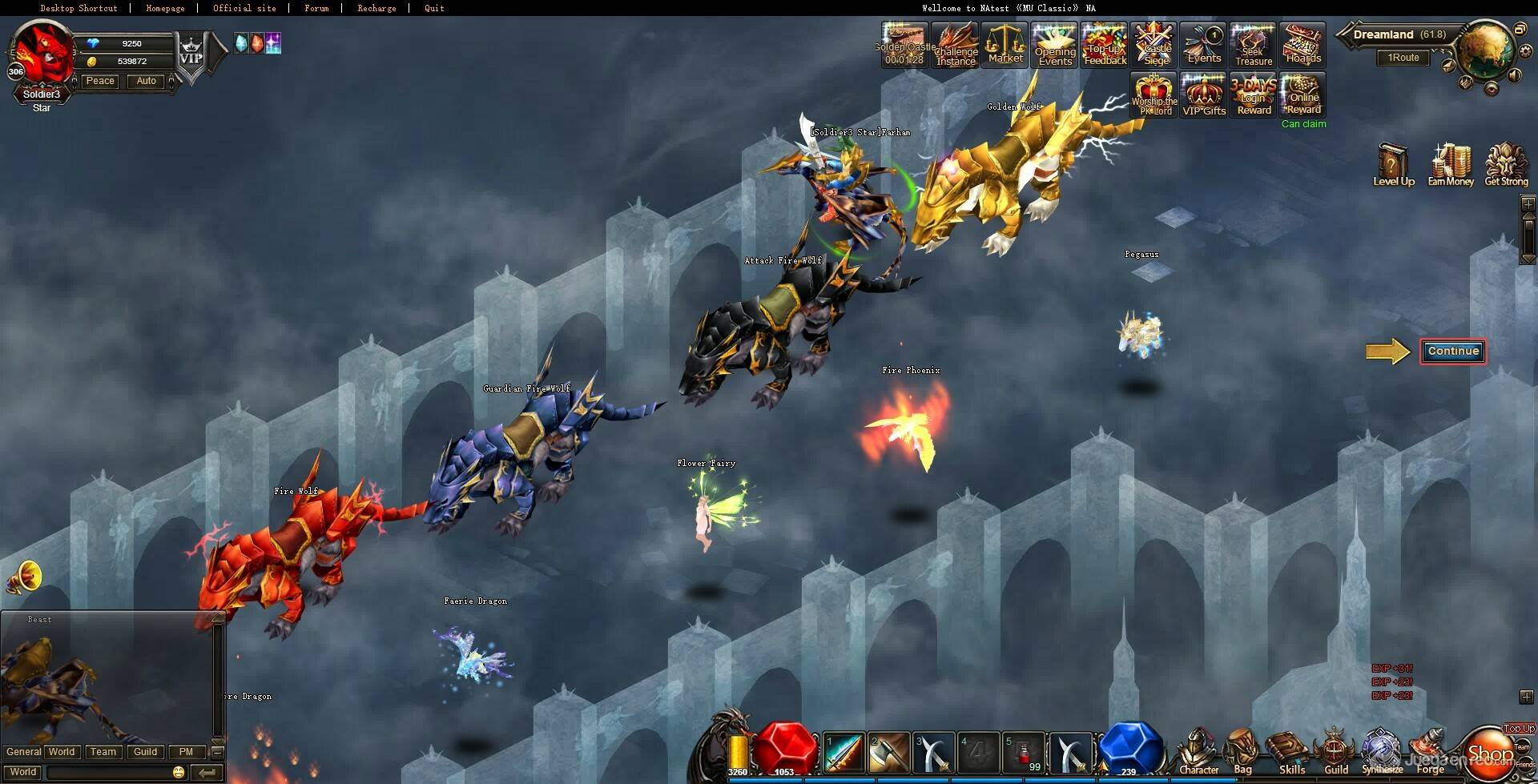Open Challenge Instance menu
The width and height of the screenshot is (1538, 784).
point(956,45)
